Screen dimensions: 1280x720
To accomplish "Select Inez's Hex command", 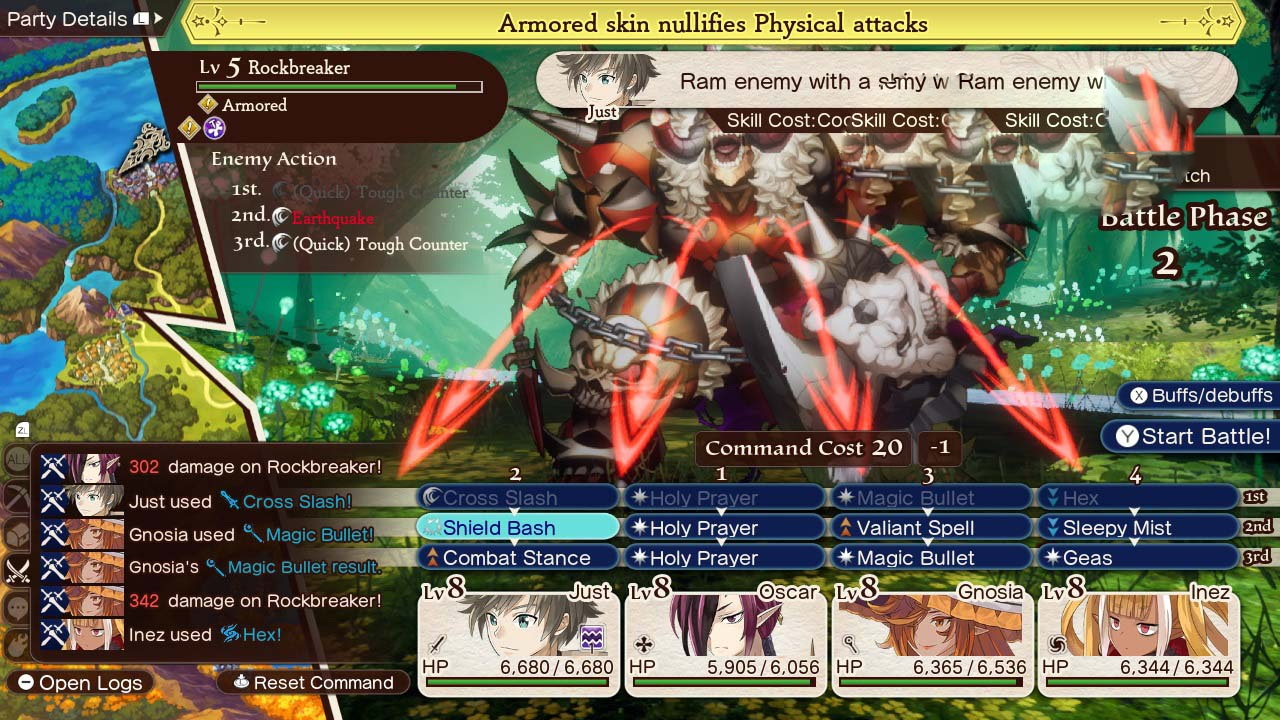I will 1137,498.
